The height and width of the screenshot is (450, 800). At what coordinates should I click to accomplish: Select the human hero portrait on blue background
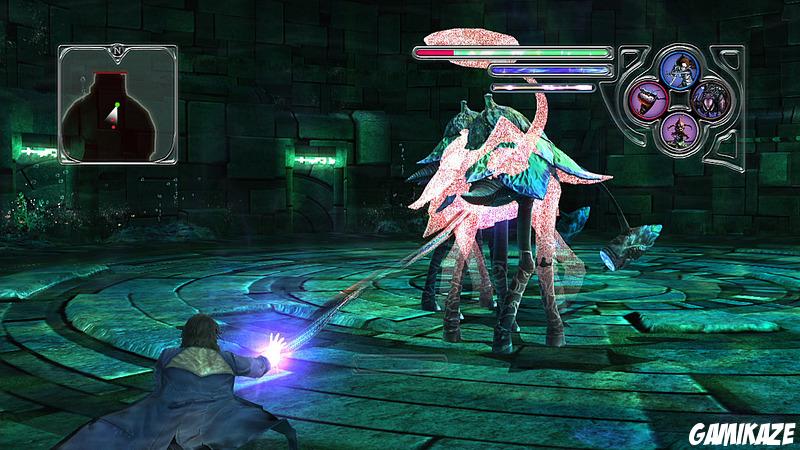tap(678, 70)
